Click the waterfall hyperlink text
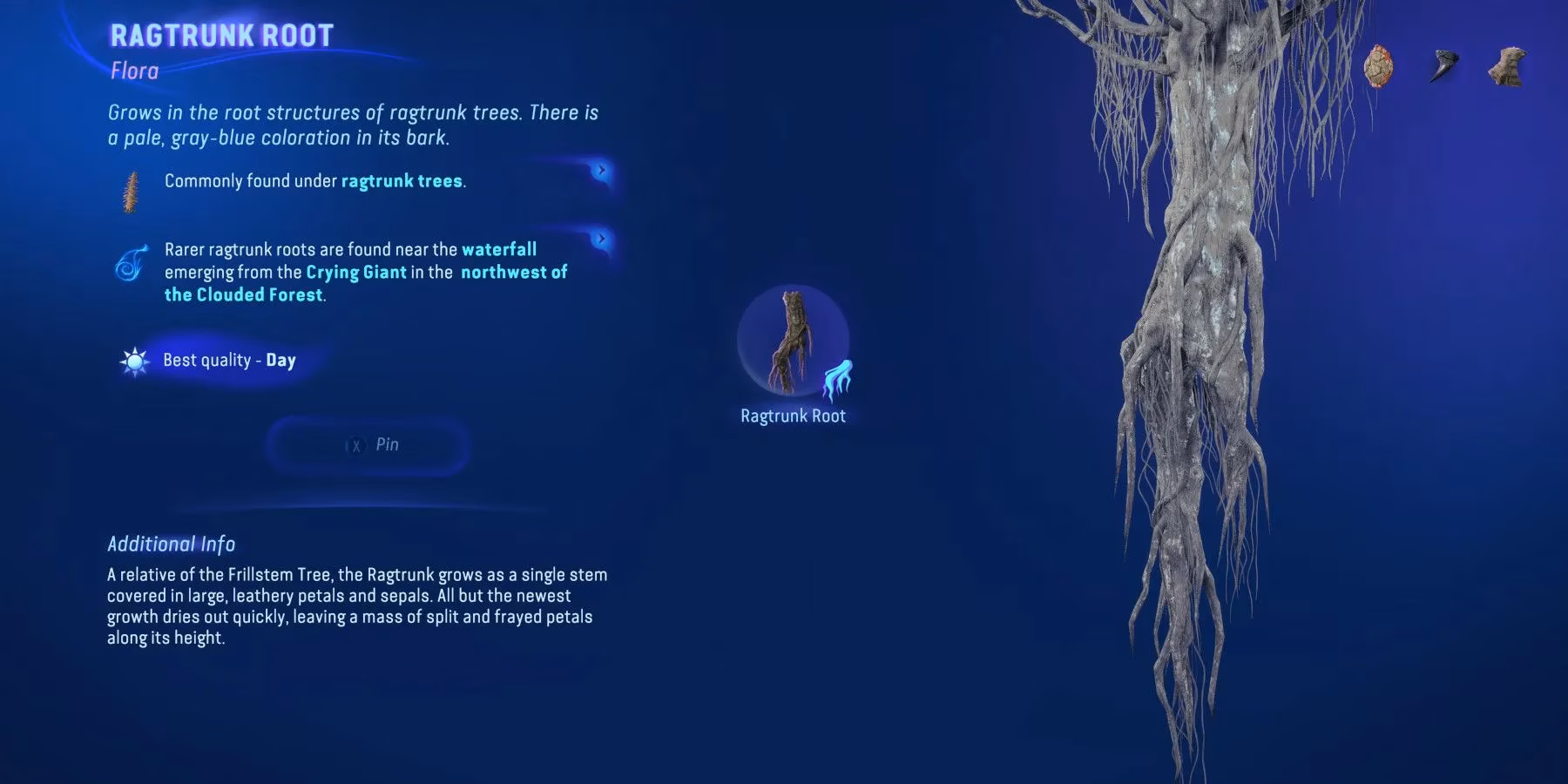Image resolution: width=1568 pixels, height=784 pixels. coord(501,248)
